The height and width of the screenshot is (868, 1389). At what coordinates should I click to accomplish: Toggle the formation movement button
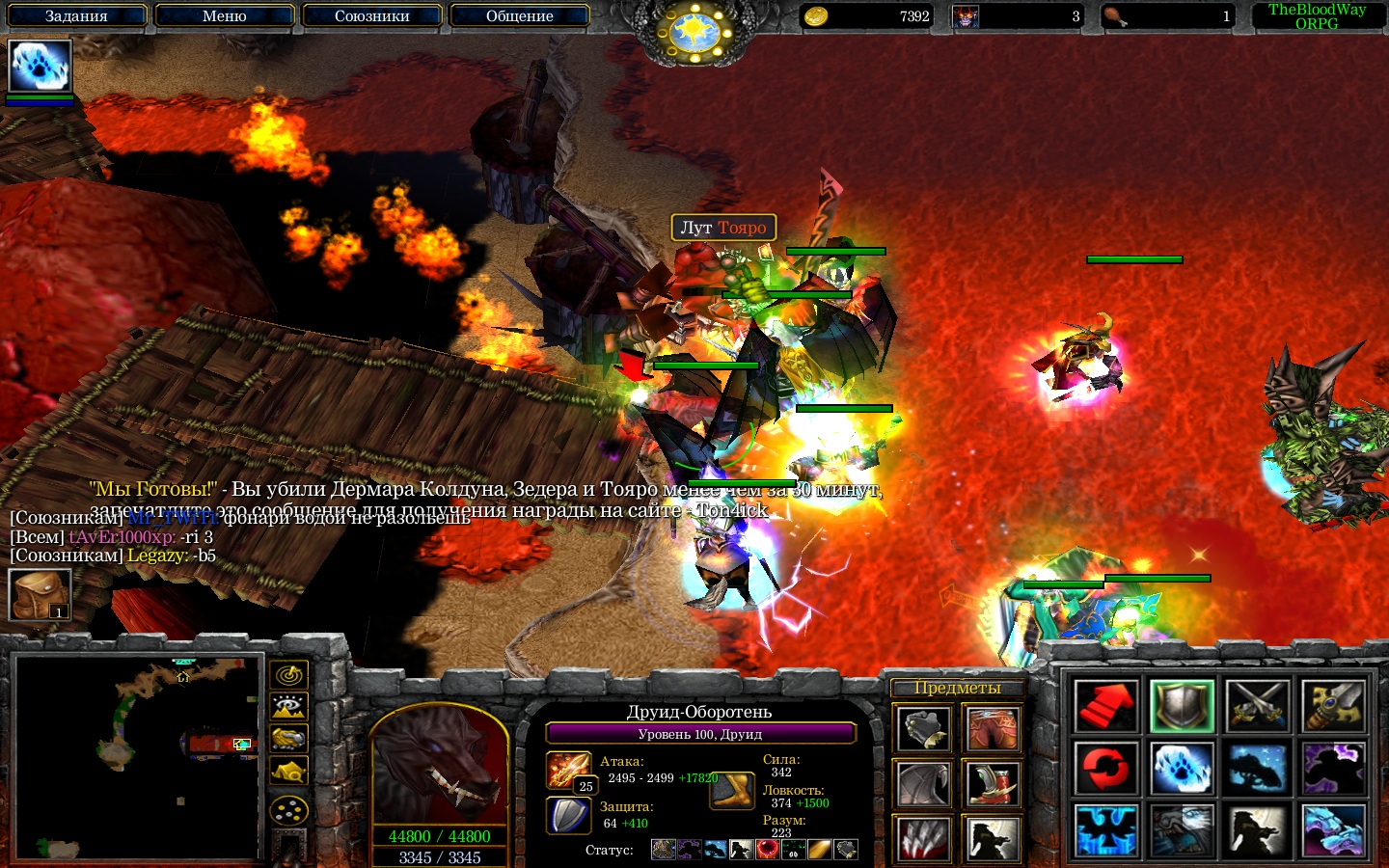pos(288,811)
